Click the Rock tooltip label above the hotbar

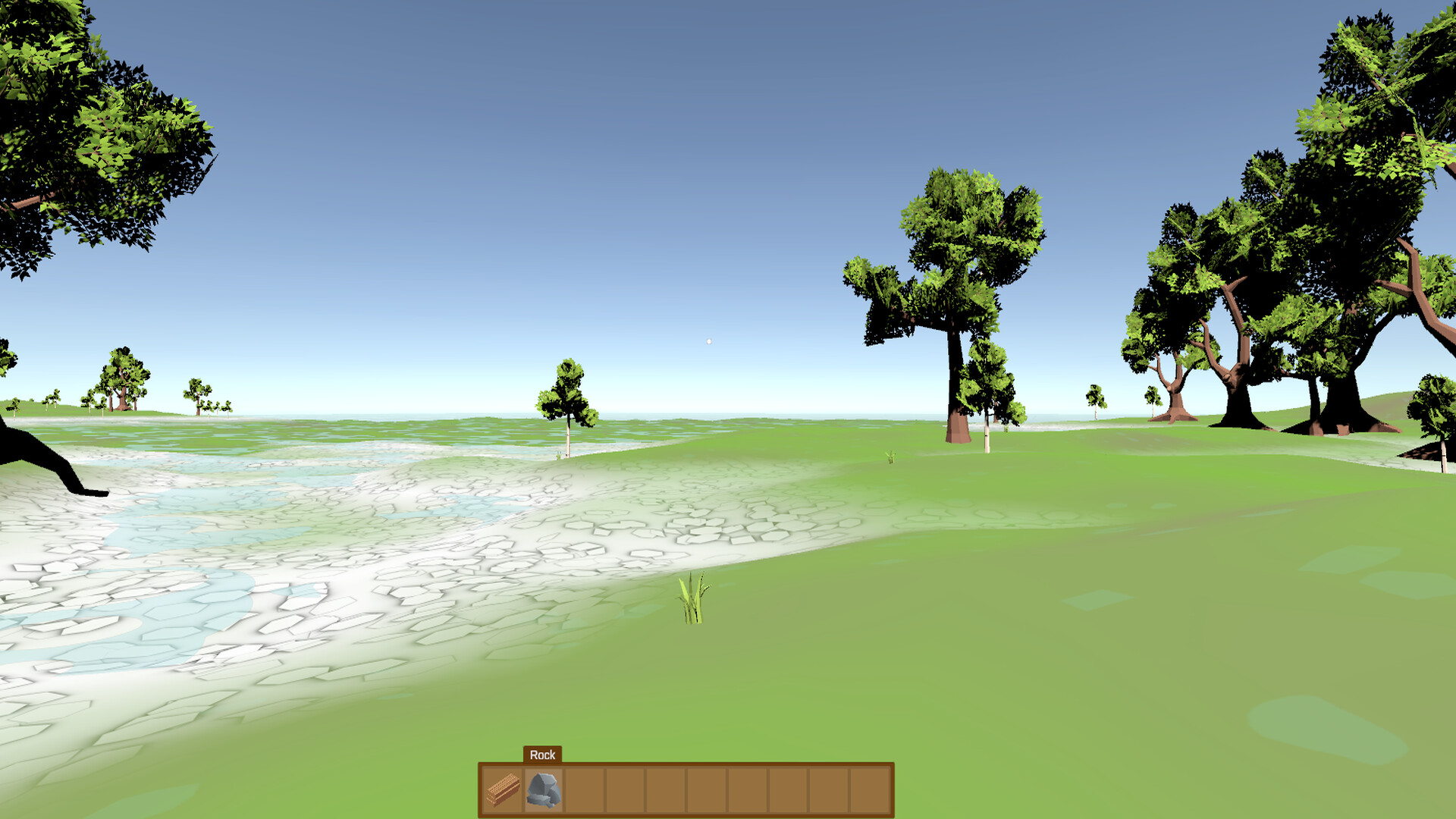pos(541,755)
